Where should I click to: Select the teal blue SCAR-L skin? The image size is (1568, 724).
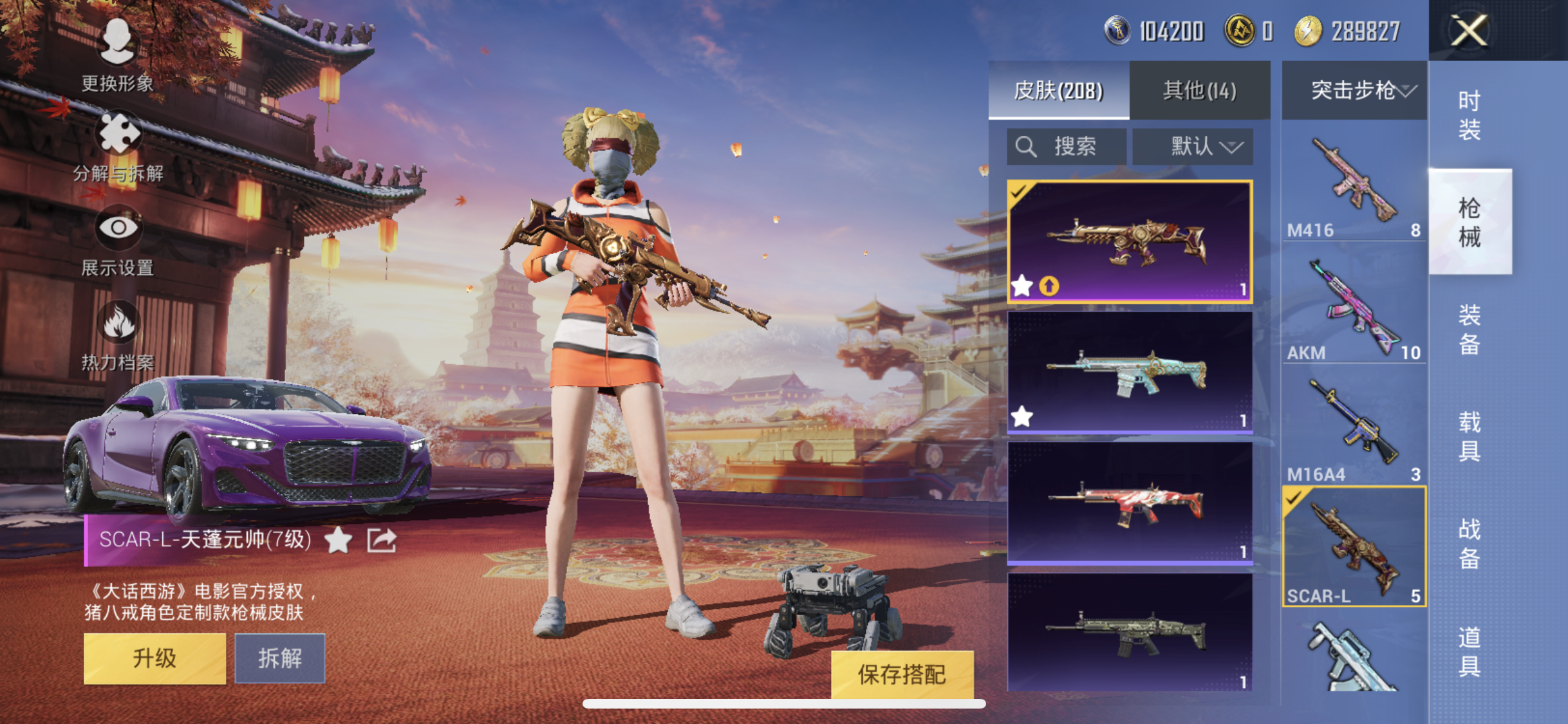pos(1130,371)
